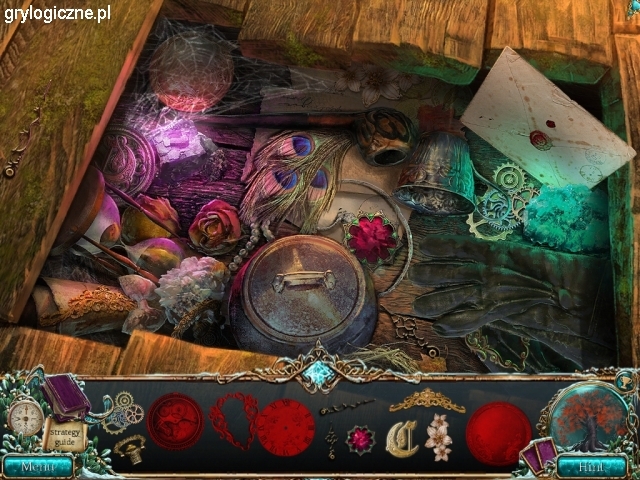640x480 pixels.
Task: Choose the golden ornate crown piece
Action: pyautogui.click(x=427, y=401)
